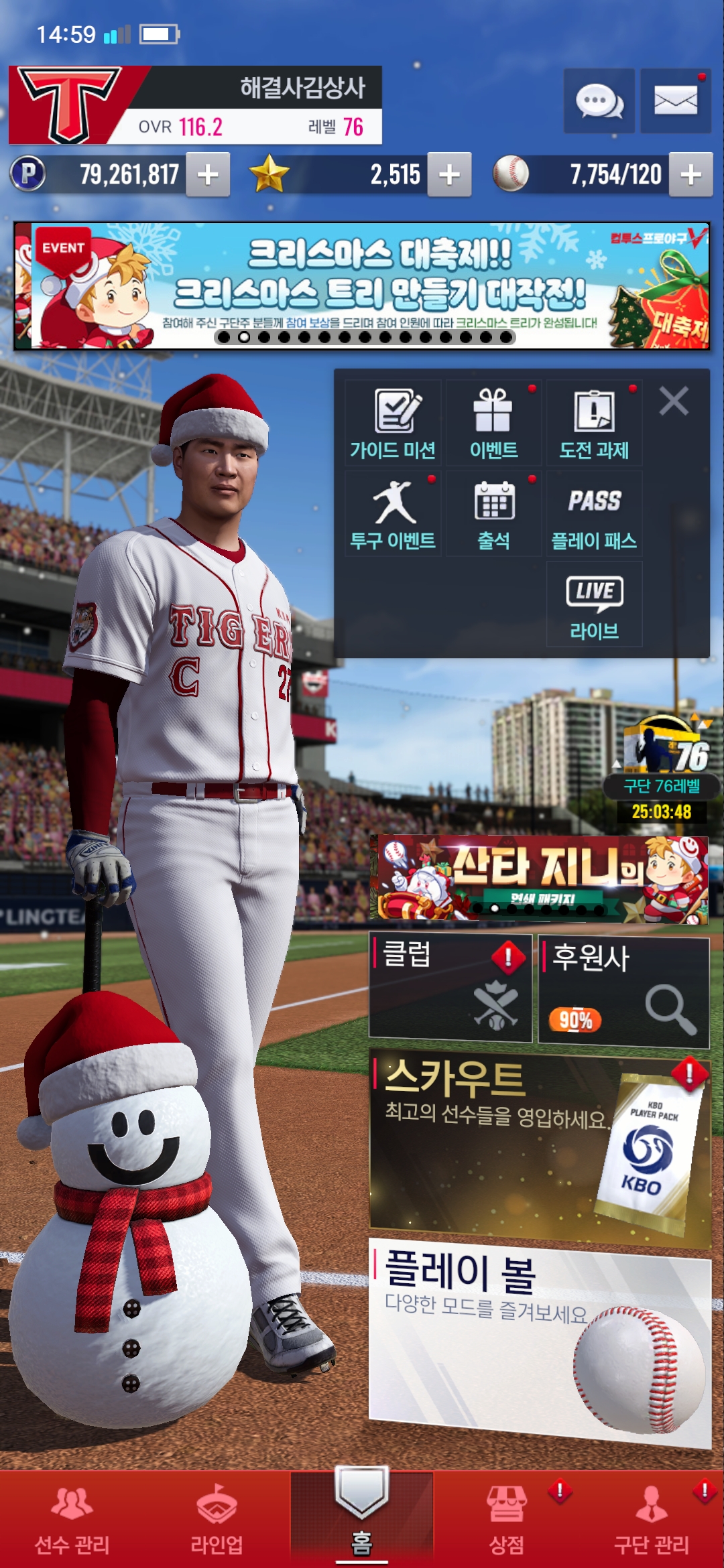Open the Christmas tree event banner
The width and height of the screenshot is (724, 1568).
click(x=362, y=286)
